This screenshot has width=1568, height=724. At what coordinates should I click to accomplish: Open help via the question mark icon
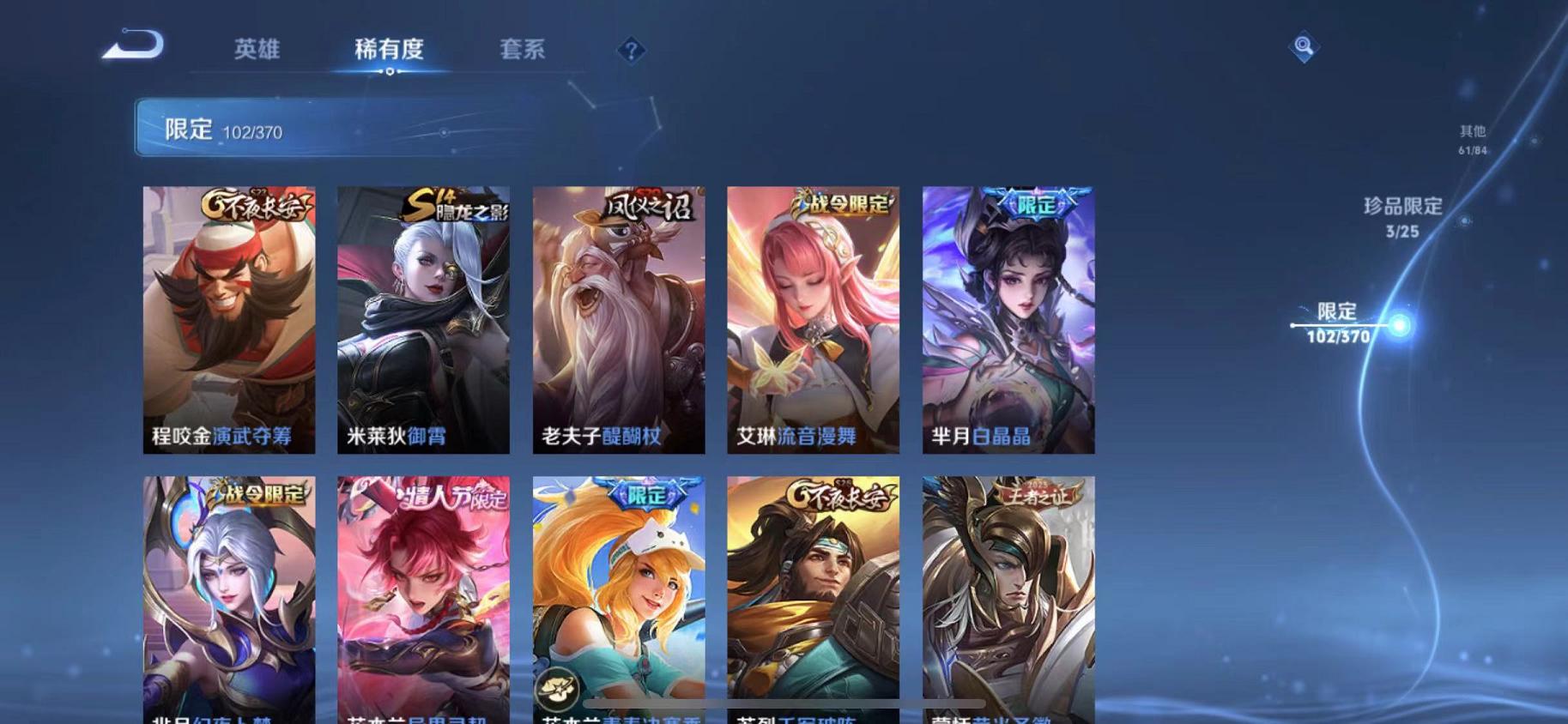click(633, 51)
